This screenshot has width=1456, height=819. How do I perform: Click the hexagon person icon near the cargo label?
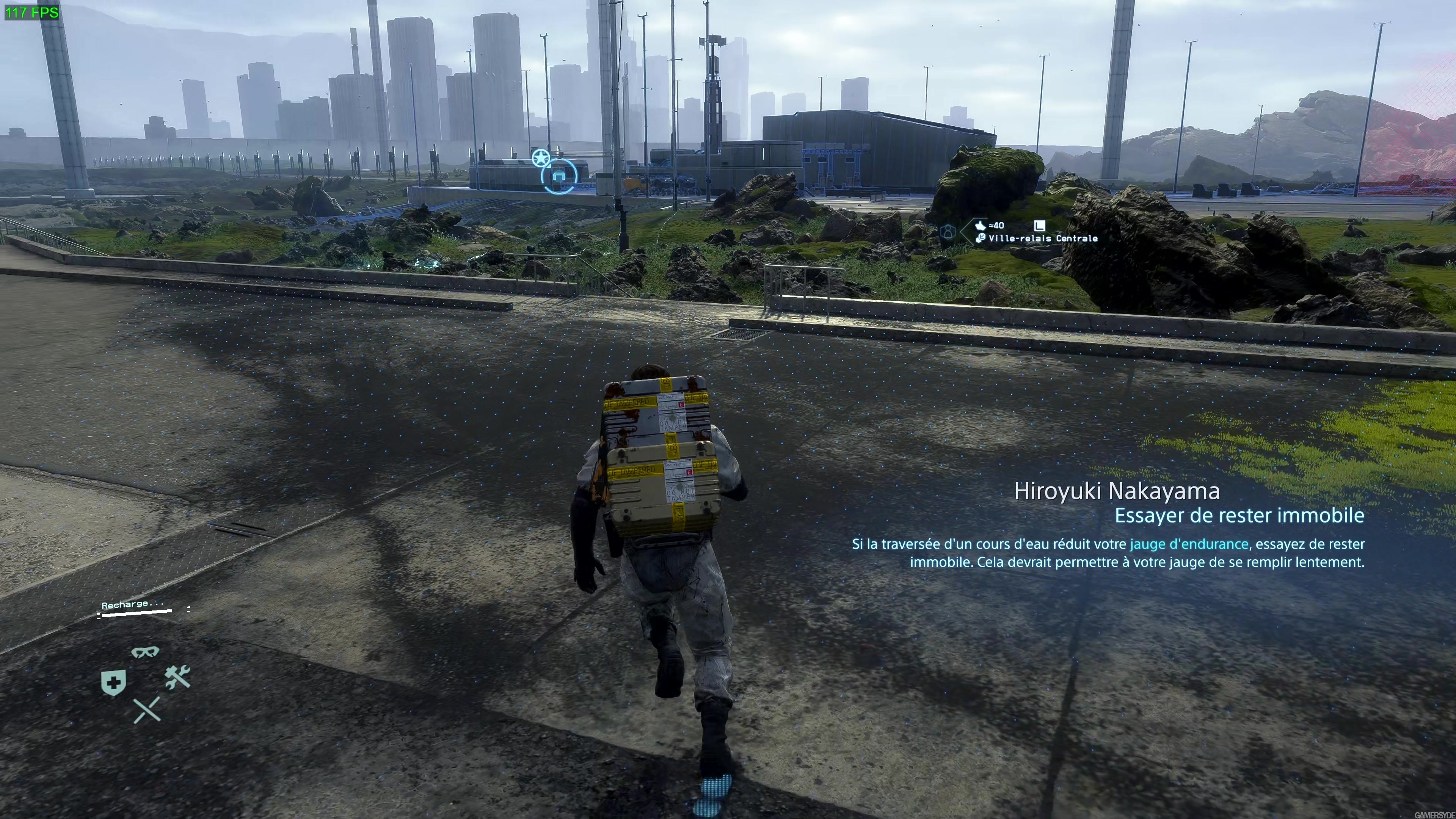[x=948, y=232]
